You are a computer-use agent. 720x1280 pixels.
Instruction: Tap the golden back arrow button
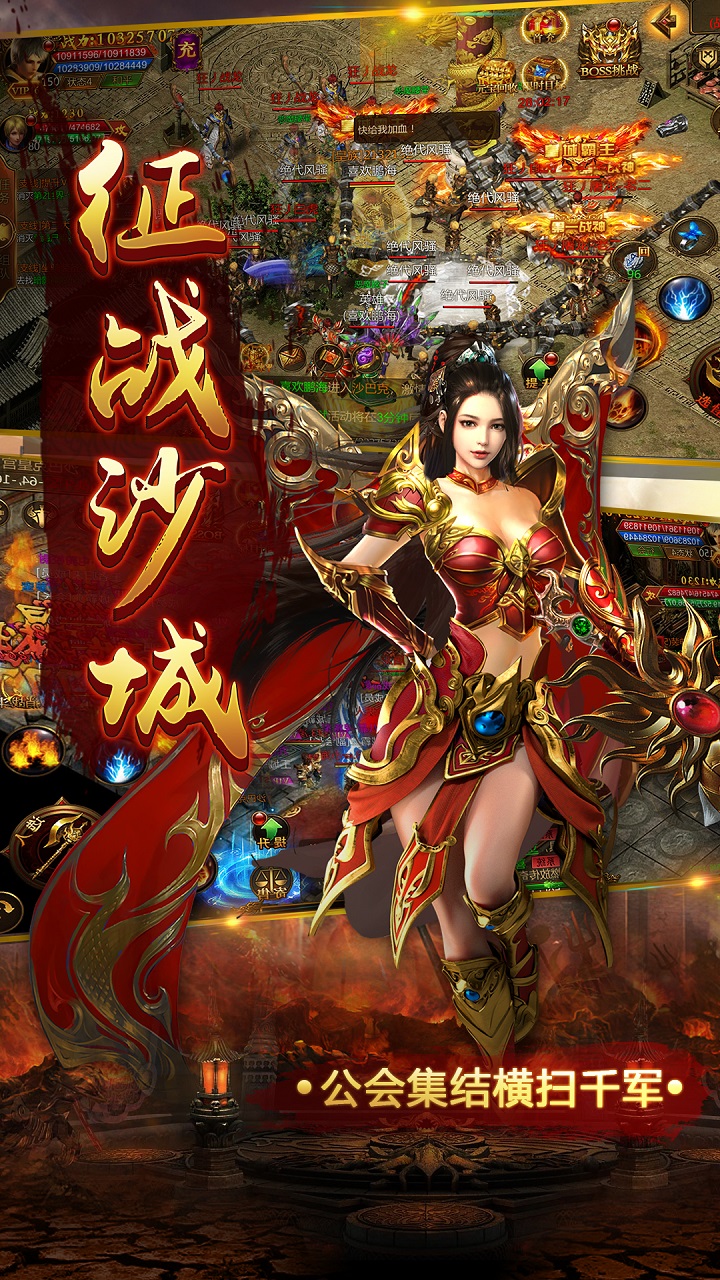click(x=661, y=19)
